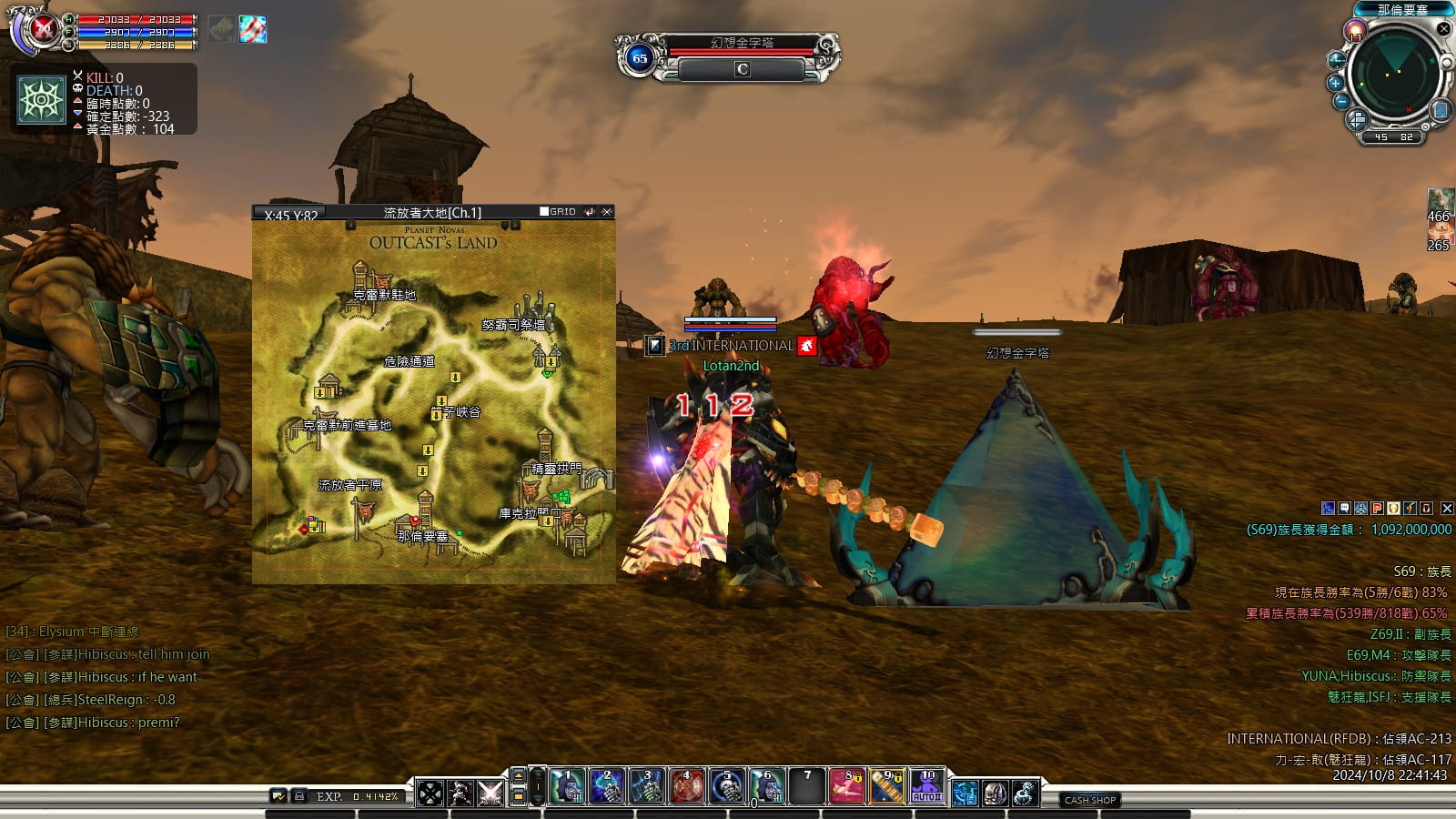Screen dimensions: 1456x819
Task: Close the radar minimap
Action: (x=1443, y=29)
